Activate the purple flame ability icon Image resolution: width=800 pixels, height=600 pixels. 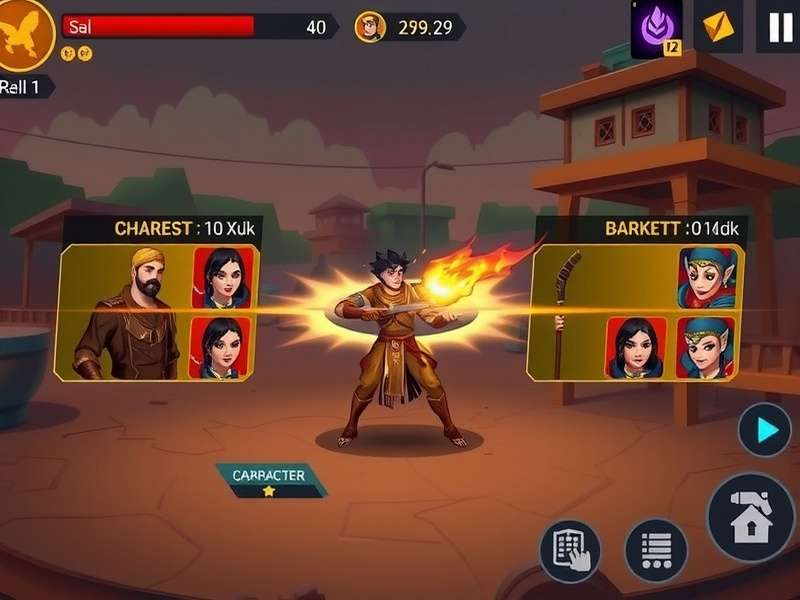click(x=656, y=26)
